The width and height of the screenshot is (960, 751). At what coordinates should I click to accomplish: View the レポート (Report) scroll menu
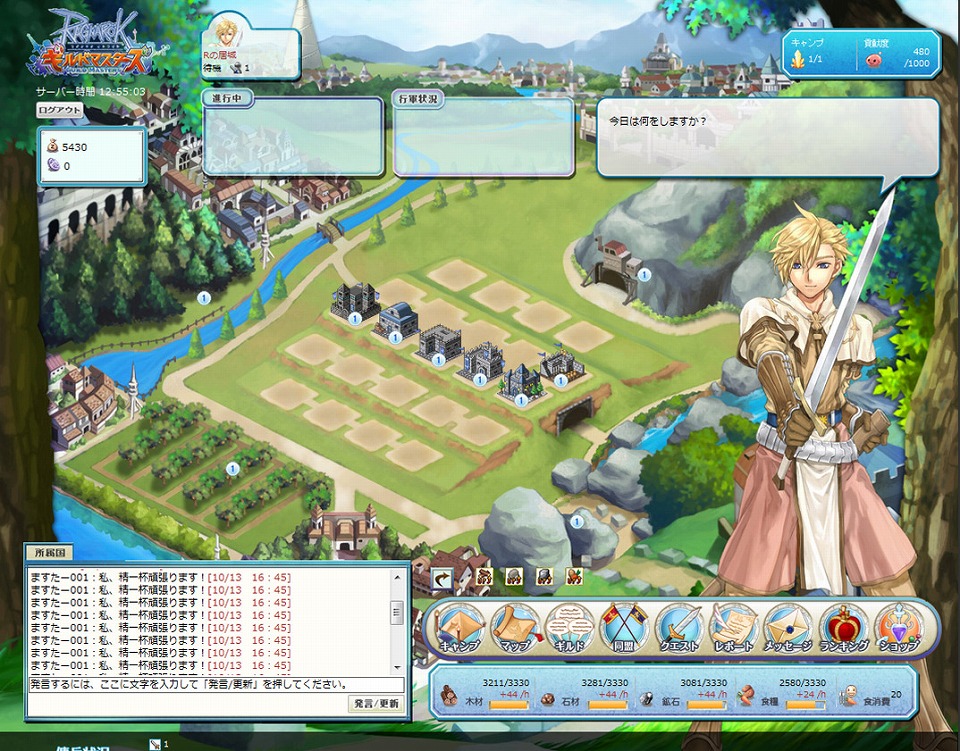tap(734, 629)
